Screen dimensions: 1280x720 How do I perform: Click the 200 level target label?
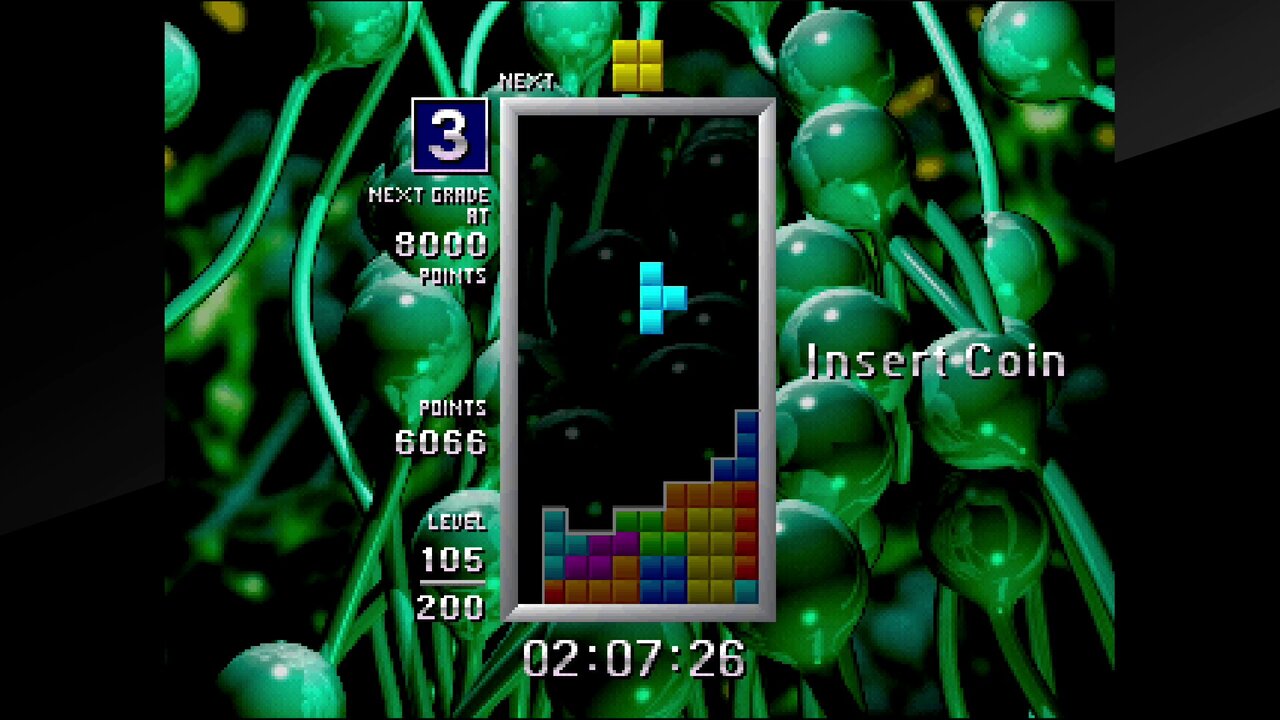click(x=451, y=606)
